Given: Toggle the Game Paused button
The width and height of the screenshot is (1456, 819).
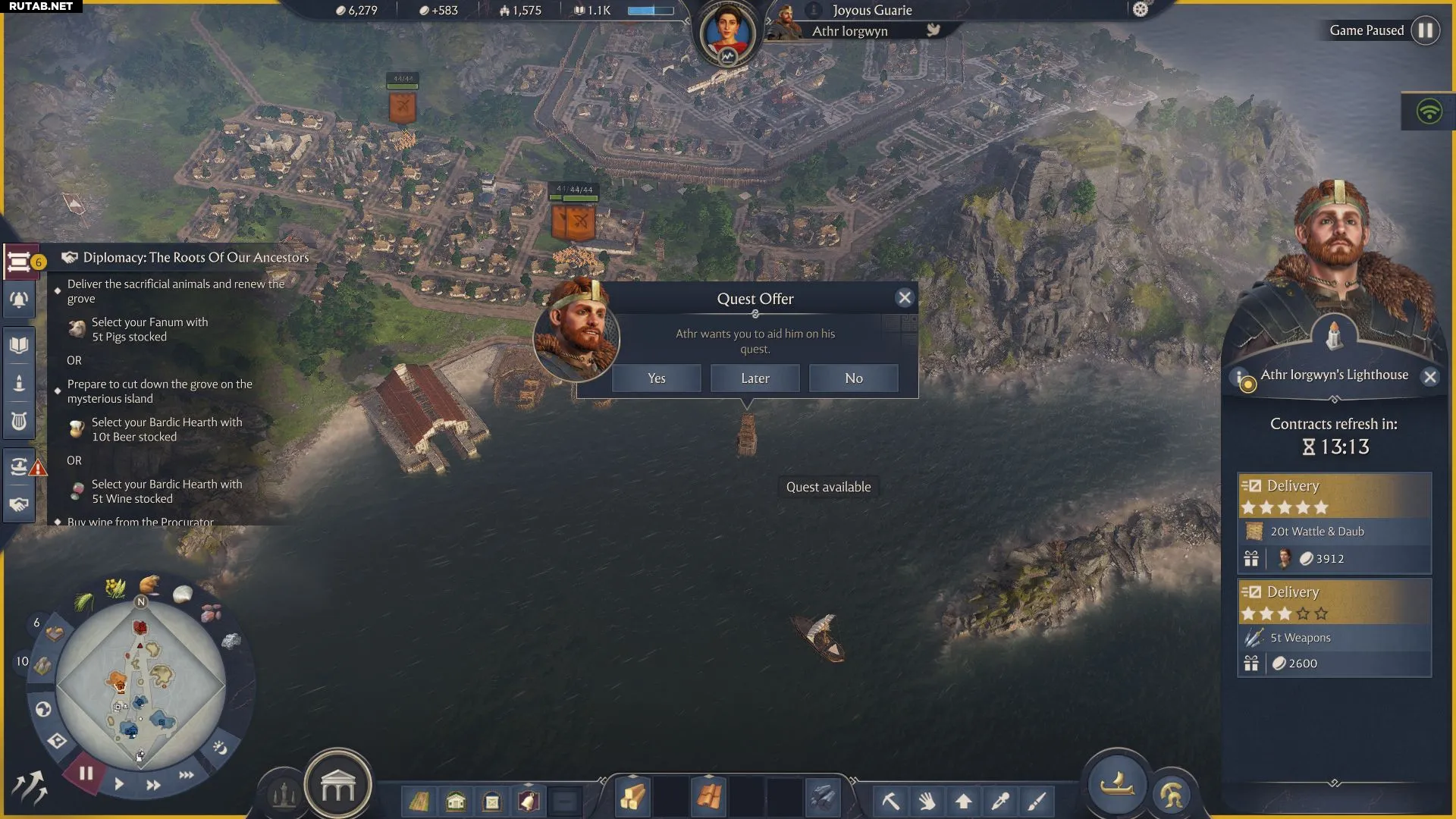Looking at the screenshot, I should (x=1426, y=30).
